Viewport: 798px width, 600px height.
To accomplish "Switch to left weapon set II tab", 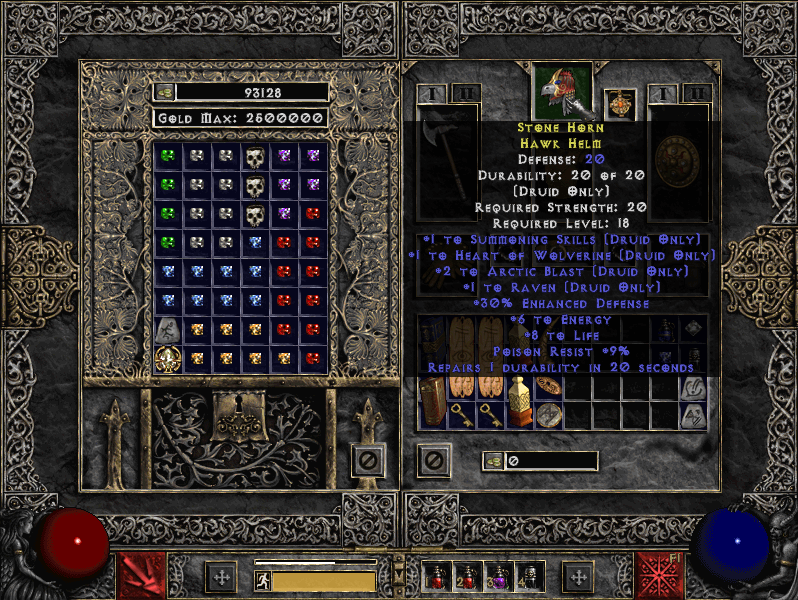I will (x=463, y=94).
